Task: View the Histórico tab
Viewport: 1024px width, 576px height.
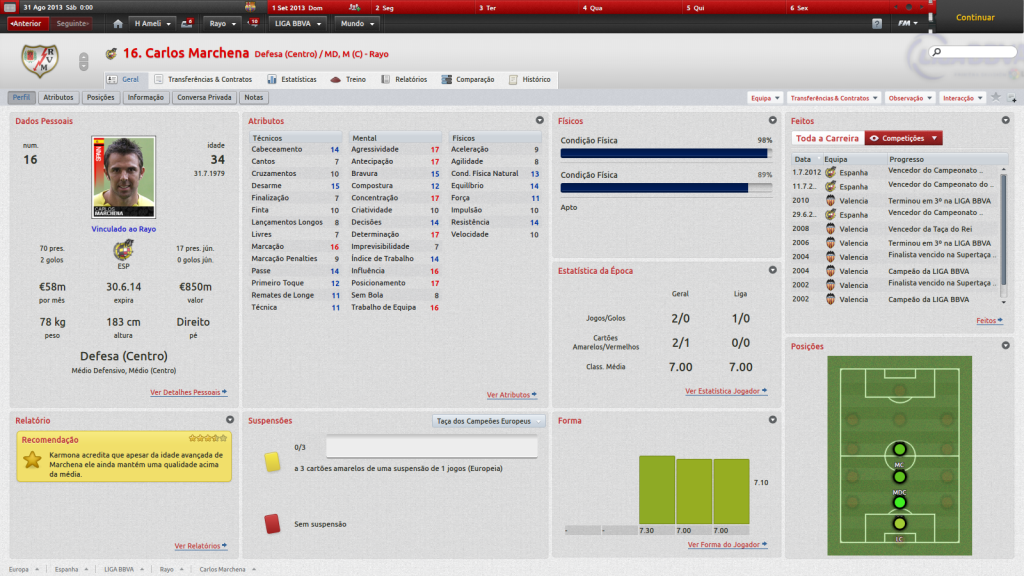Action: point(530,79)
